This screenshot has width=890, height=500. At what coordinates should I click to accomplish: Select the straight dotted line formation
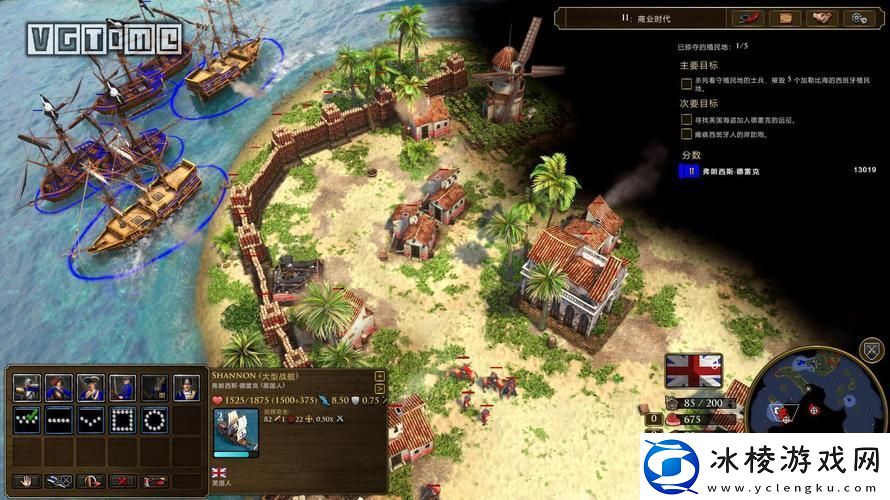(x=59, y=419)
